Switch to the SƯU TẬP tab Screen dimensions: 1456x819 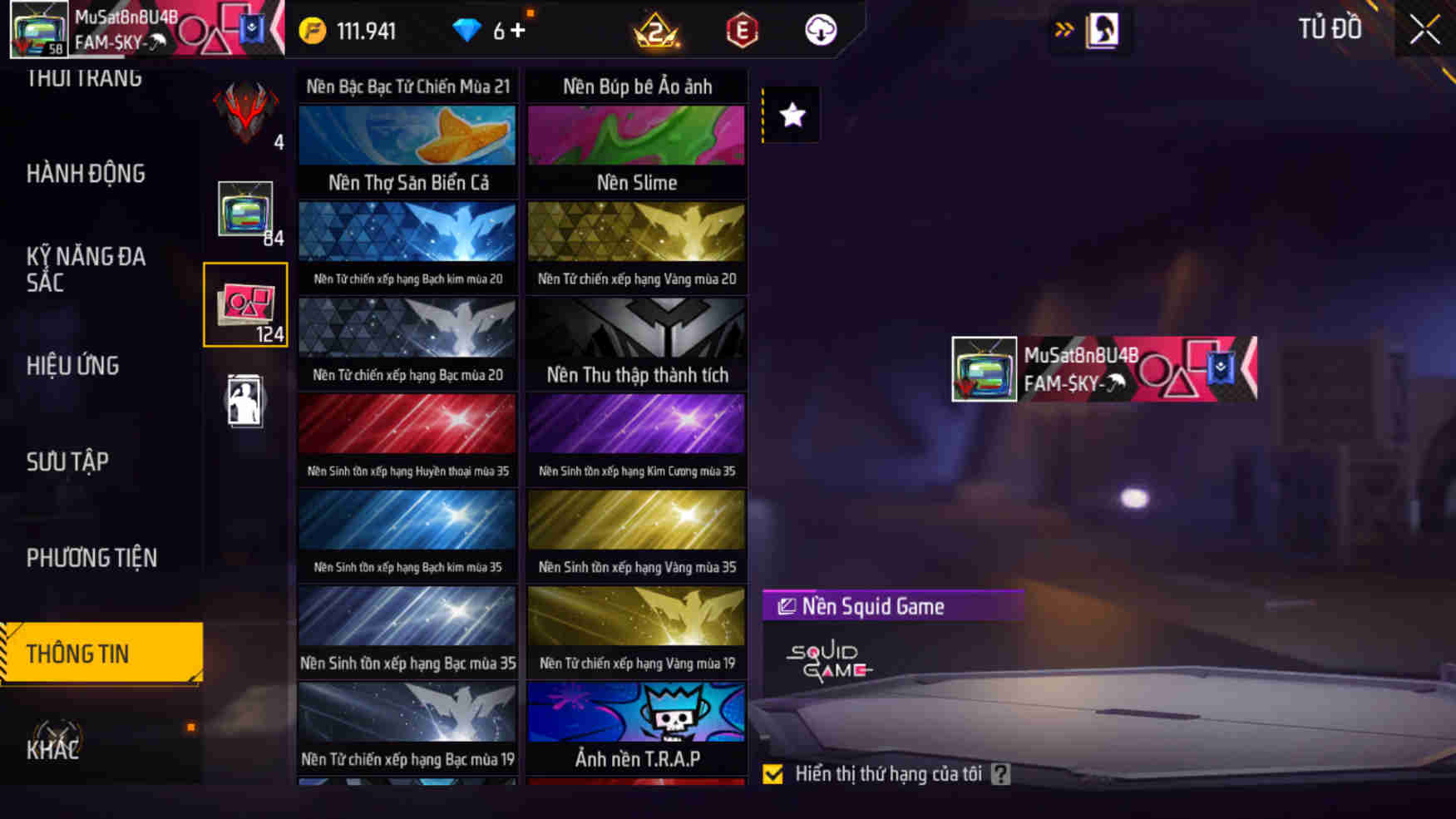(x=68, y=462)
